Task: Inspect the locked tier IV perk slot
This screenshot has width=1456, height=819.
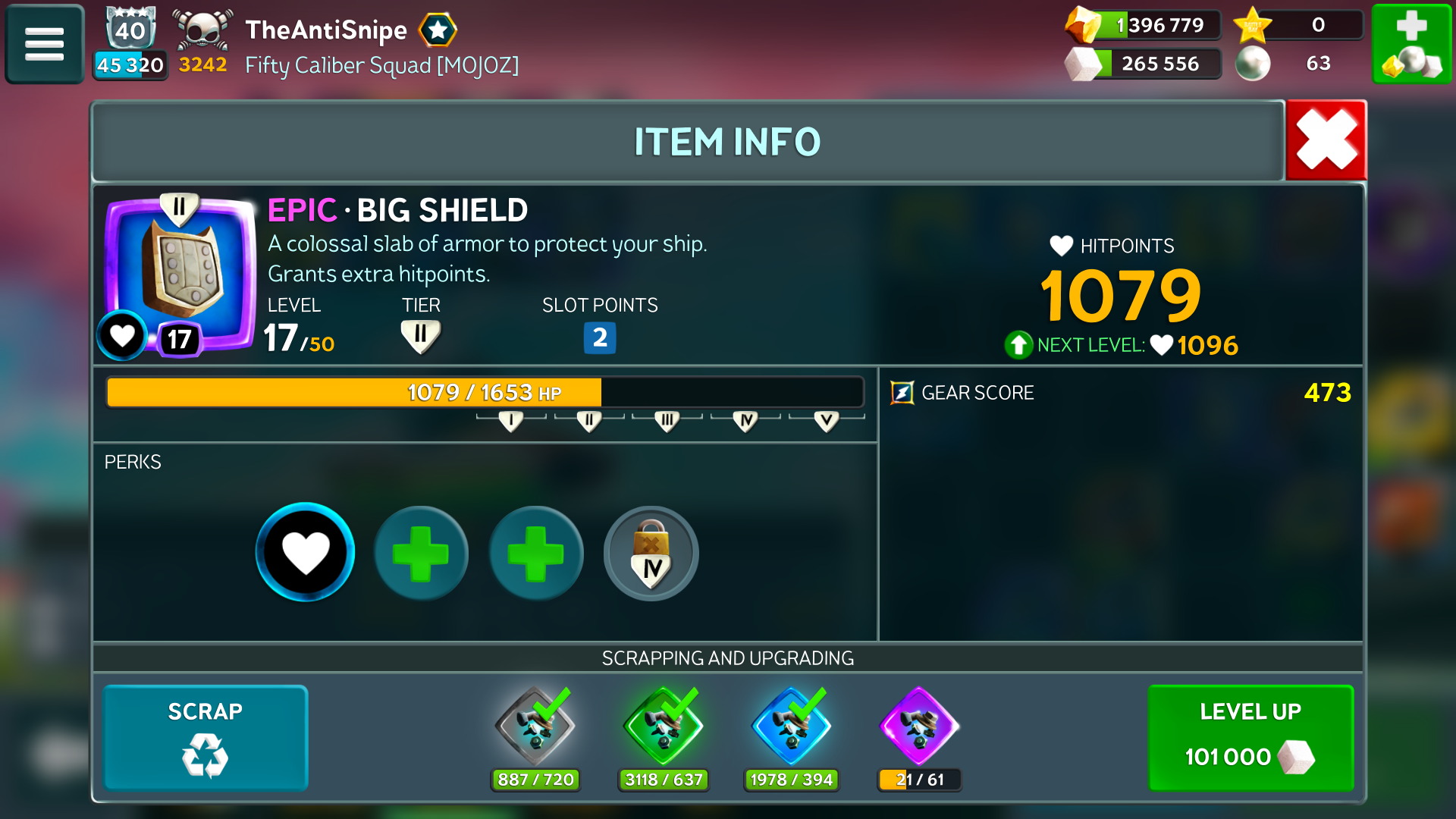Action: pos(651,554)
